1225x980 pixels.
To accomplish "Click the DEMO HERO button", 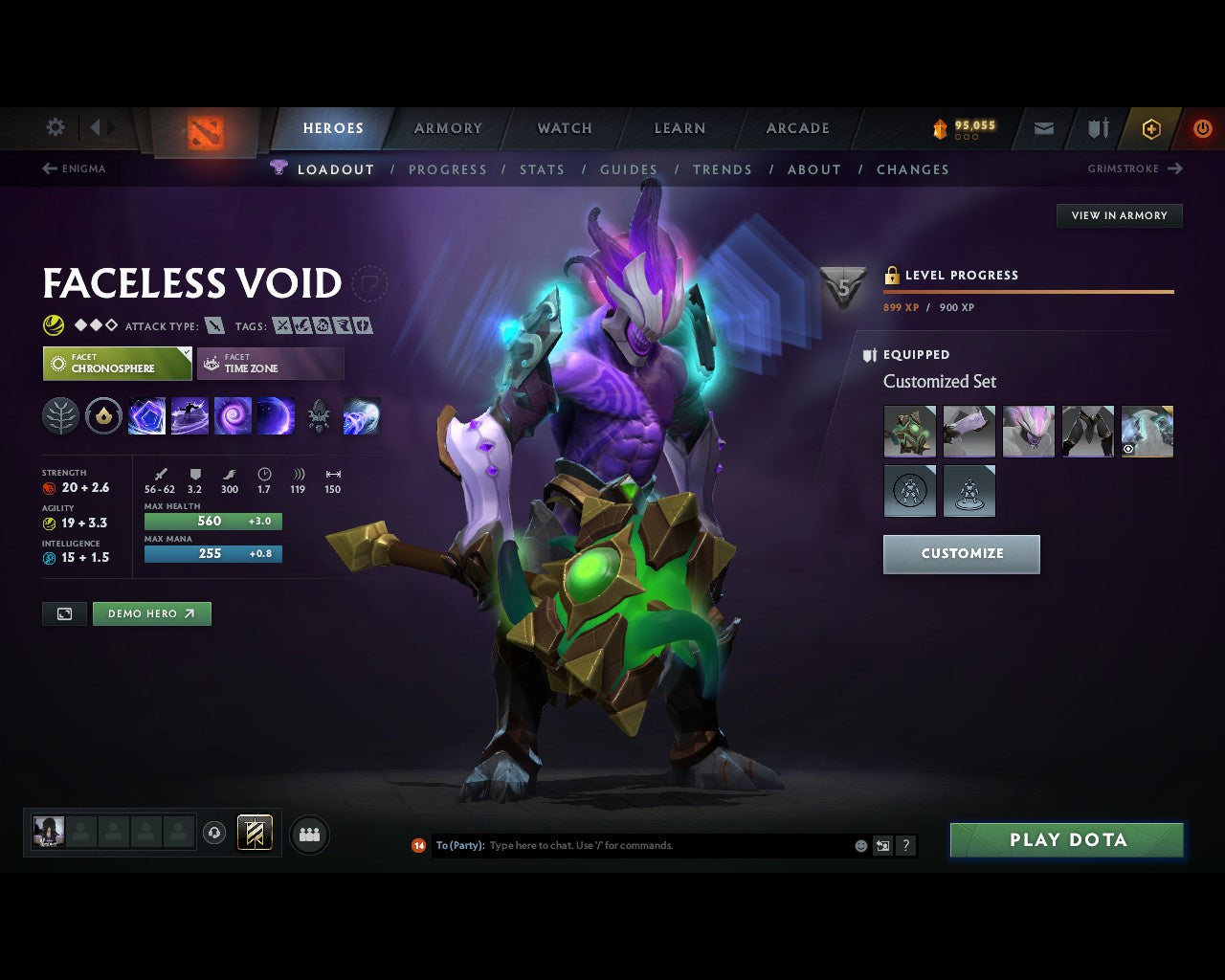I will coord(151,613).
